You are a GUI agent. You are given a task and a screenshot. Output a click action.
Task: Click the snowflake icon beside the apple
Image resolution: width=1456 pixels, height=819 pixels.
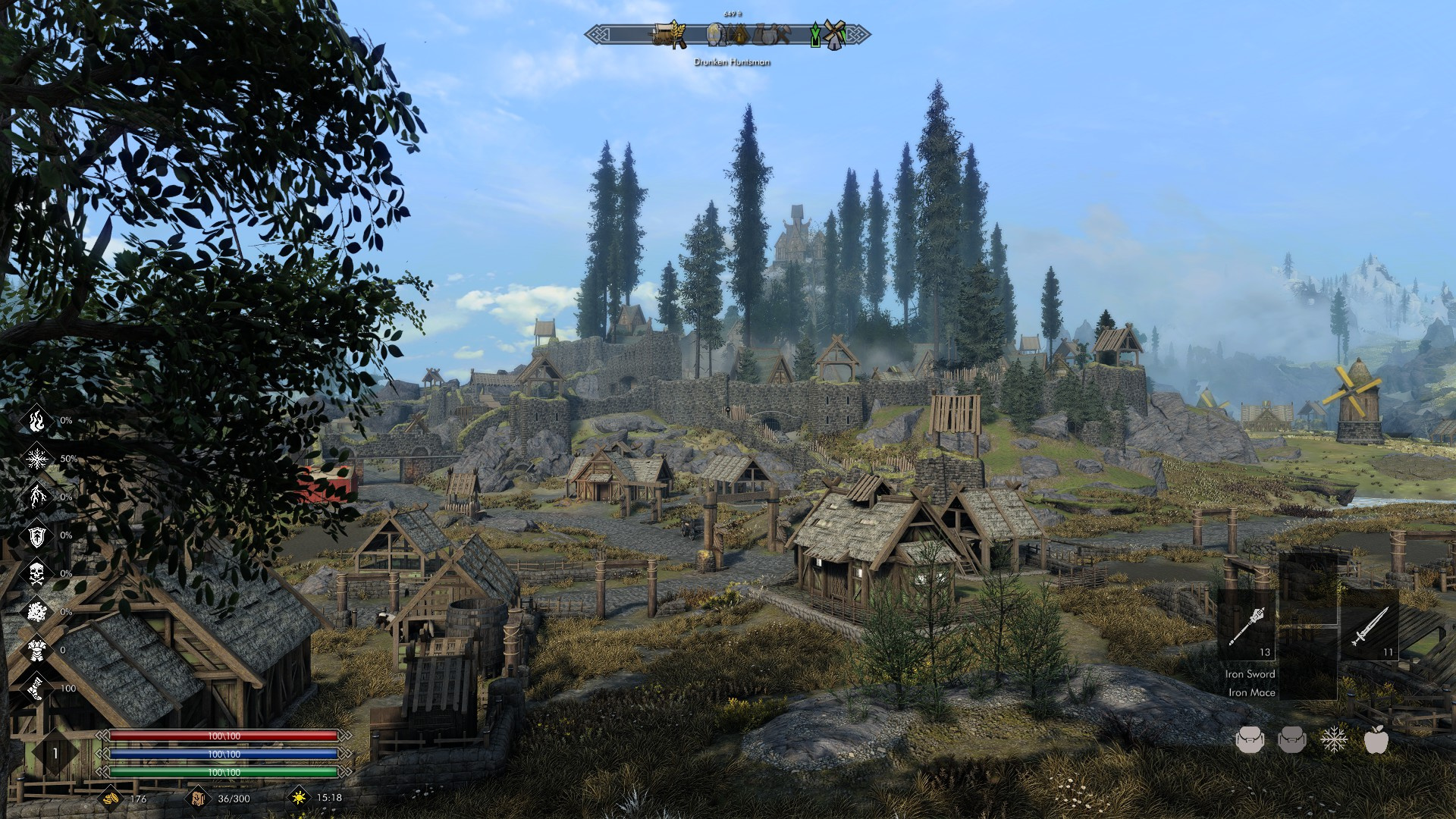pyautogui.click(x=1334, y=739)
